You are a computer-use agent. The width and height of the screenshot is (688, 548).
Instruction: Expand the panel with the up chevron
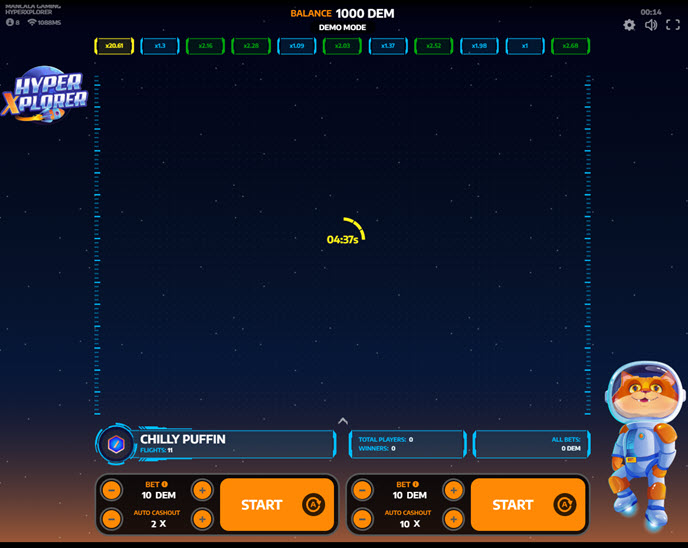[343, 421]
